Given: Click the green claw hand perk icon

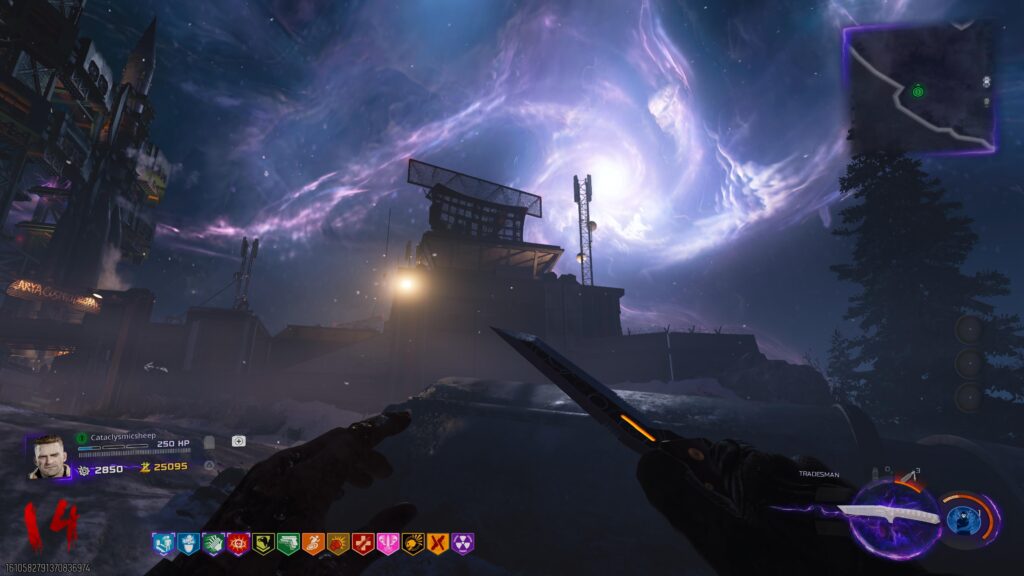Looking at the screenshot, I should tap(212, 543).
